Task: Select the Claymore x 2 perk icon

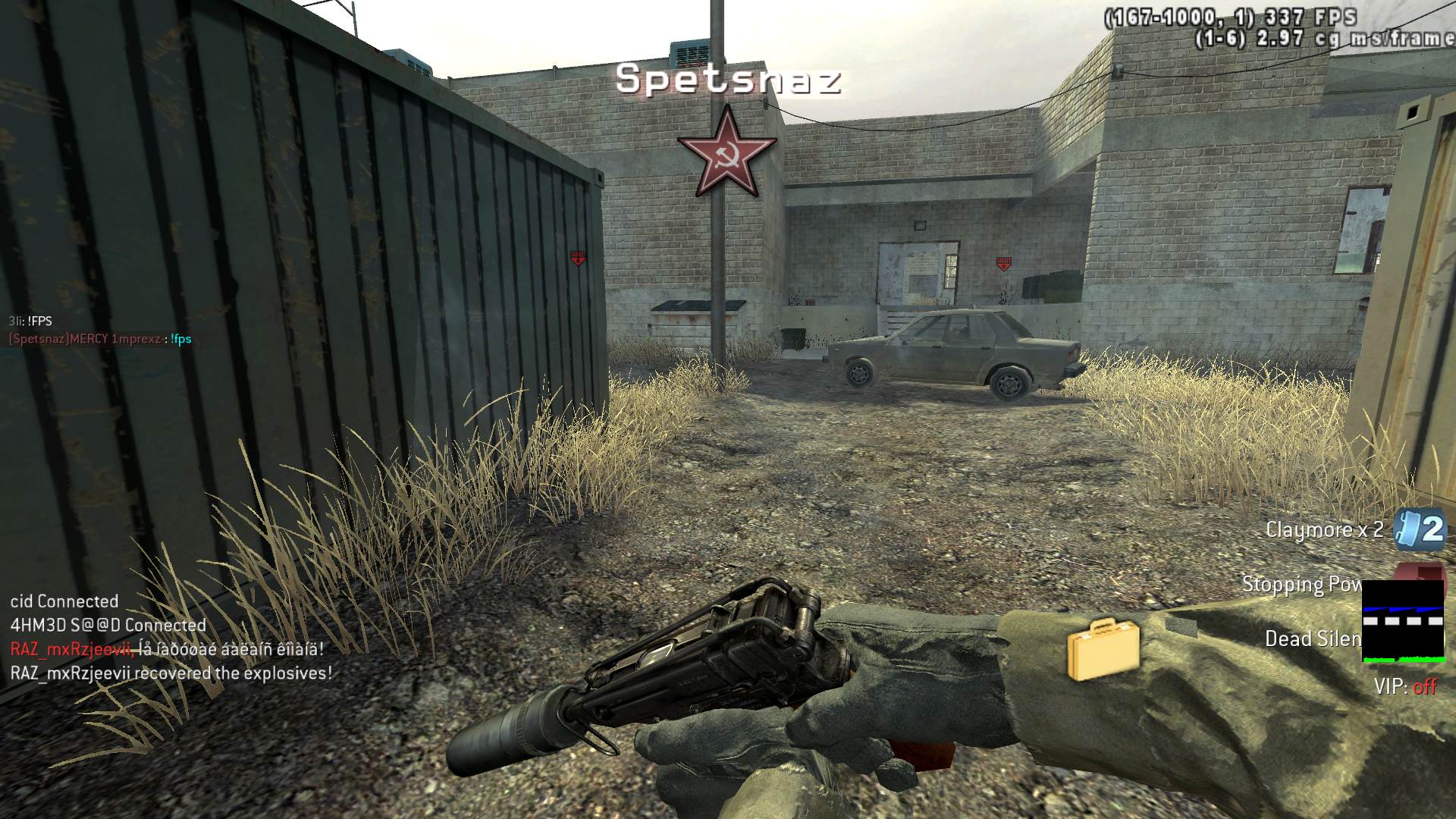Action: point(1420,529)
